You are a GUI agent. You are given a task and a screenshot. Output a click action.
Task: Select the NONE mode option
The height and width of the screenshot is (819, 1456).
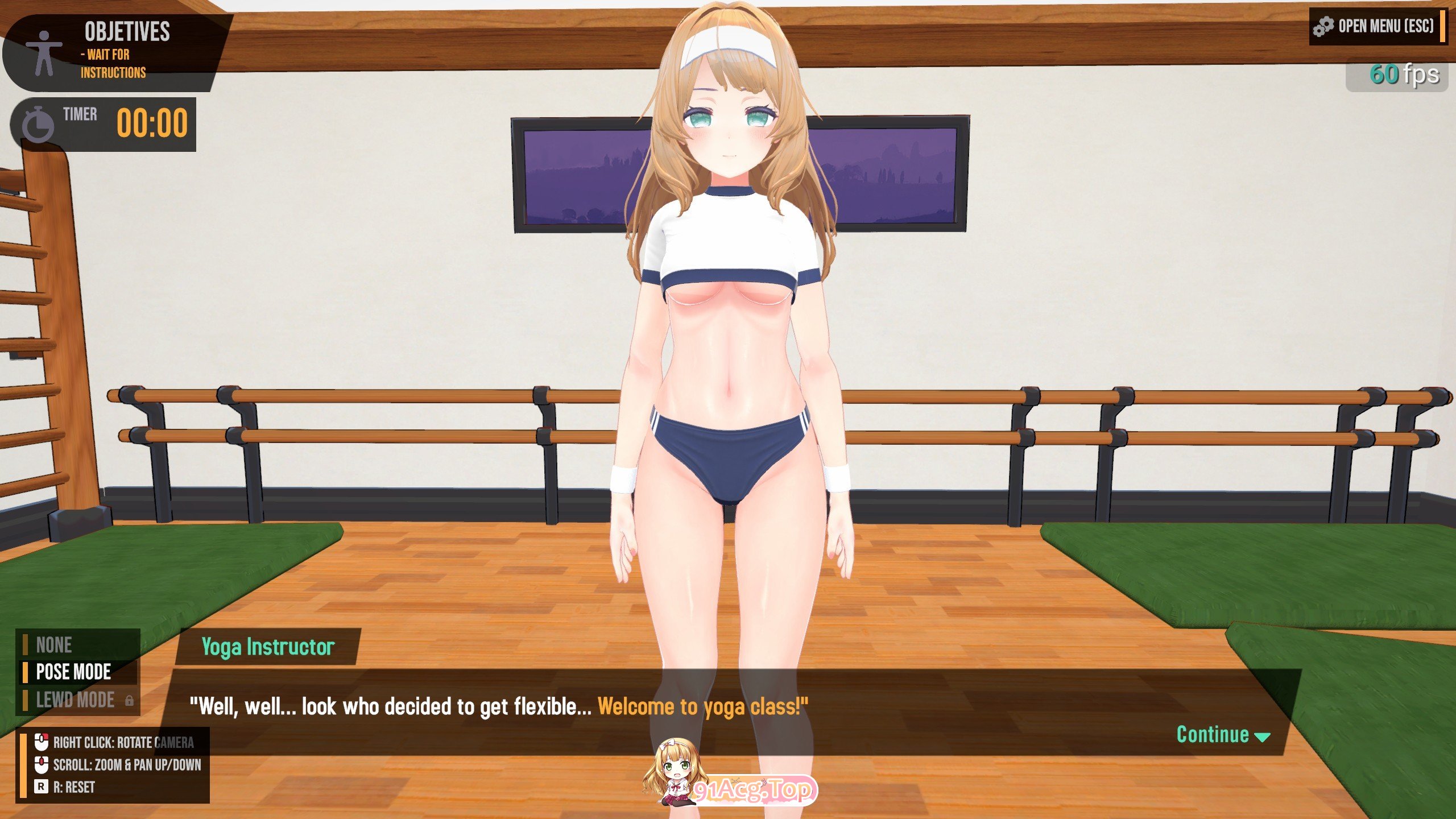(x=54, y=644)
